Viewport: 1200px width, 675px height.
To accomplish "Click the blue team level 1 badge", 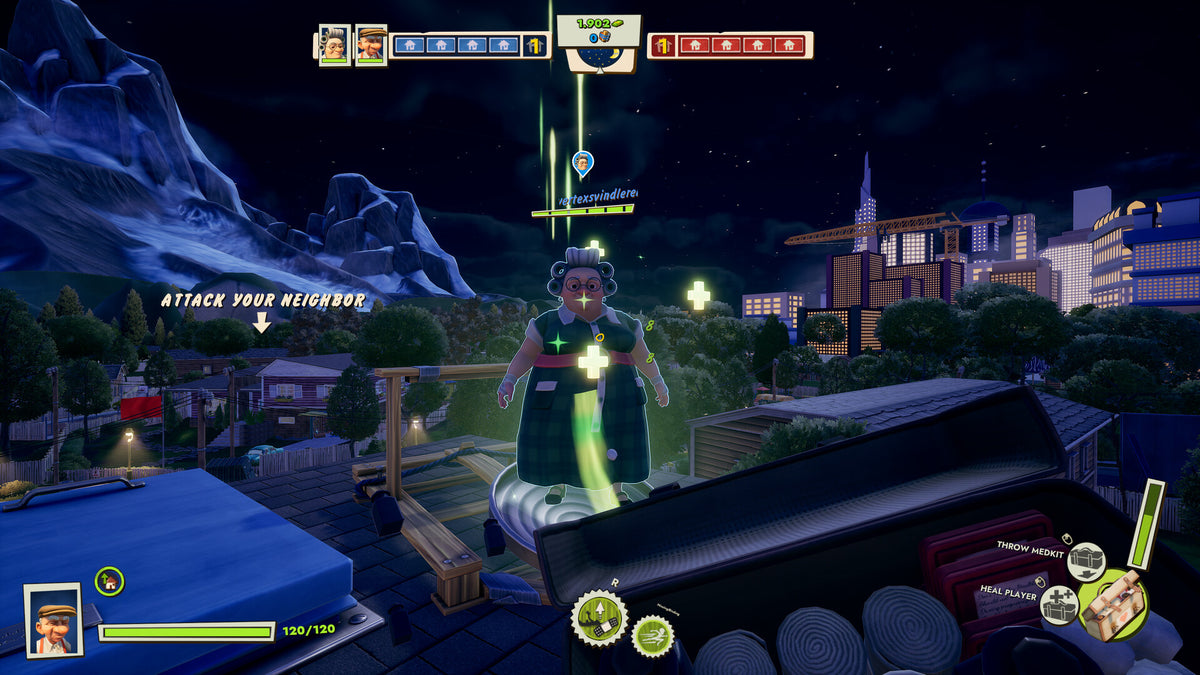I will tap(535, 45).
